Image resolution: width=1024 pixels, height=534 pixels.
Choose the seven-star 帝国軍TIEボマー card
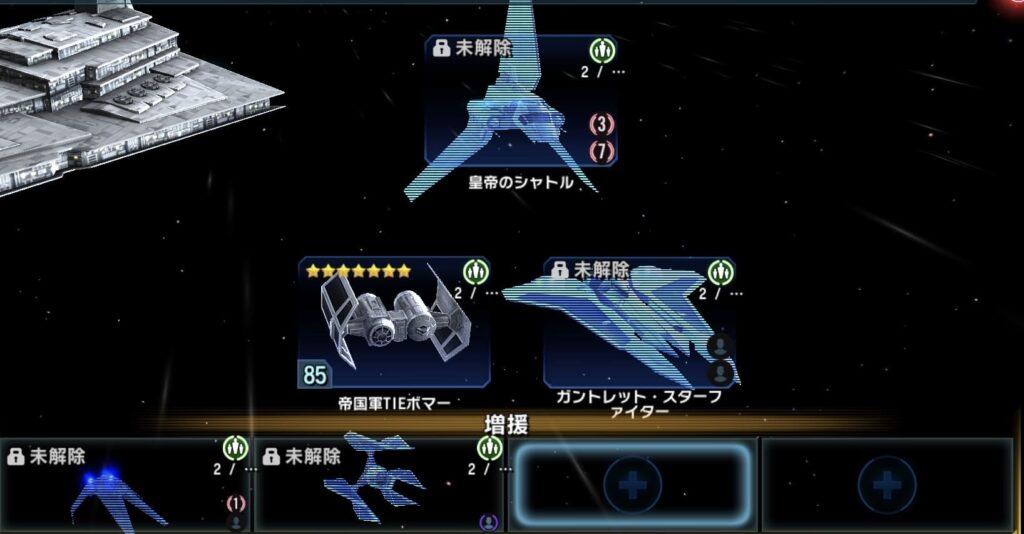(393, 323)
